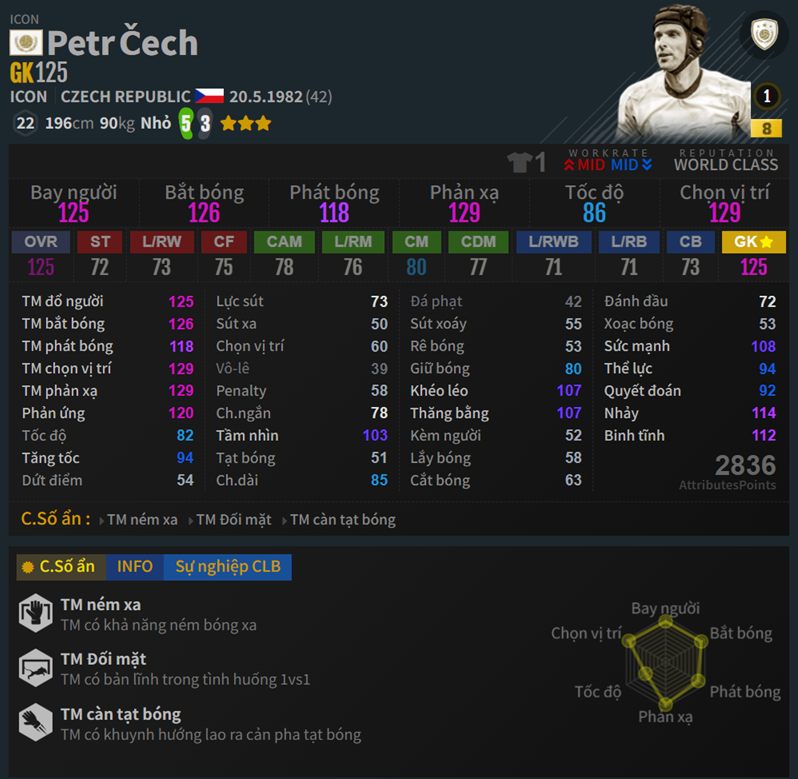The width and height of the screenshot is (798, 779).
Task: Select the CAM position box
Action: pos(284,243)
